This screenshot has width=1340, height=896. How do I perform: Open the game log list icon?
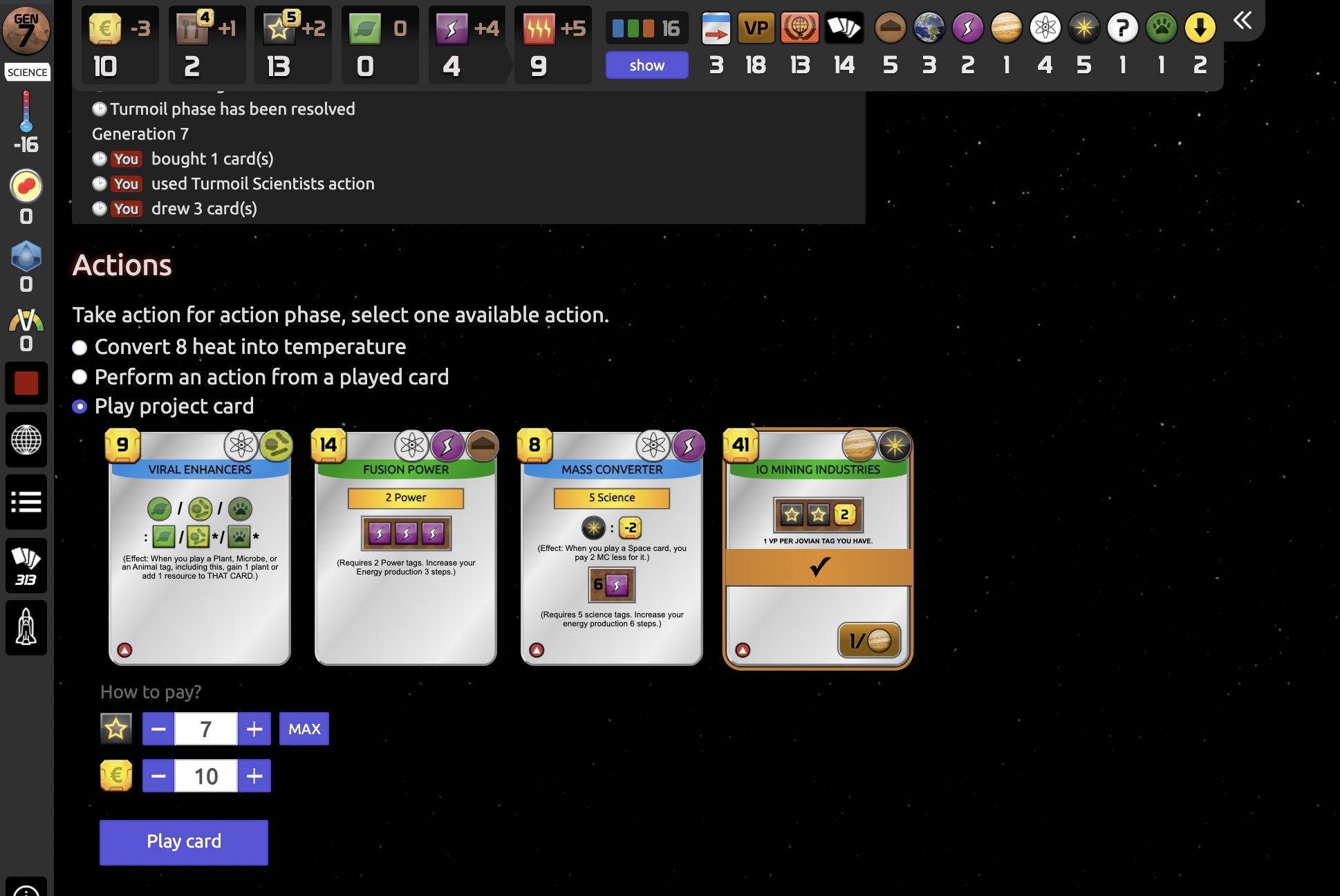click(26, 502)
